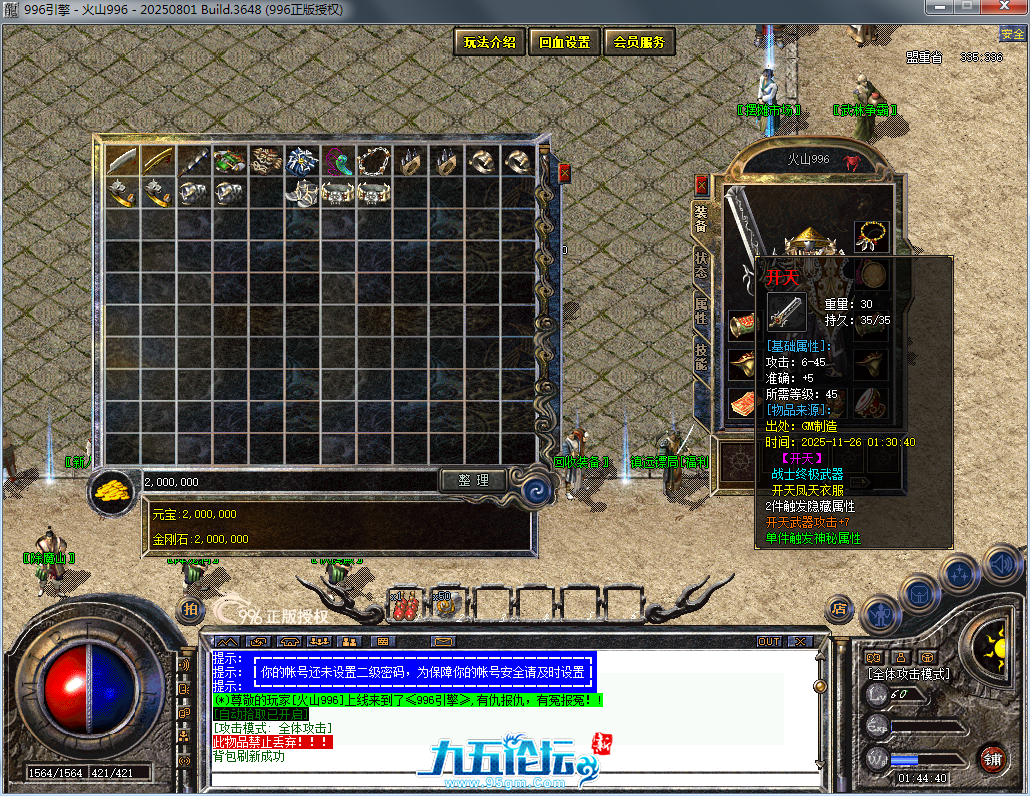The width and height of the screenshot is (1030, 796).
Task: Select the blue star spellbook item
Action: point(302,161)
